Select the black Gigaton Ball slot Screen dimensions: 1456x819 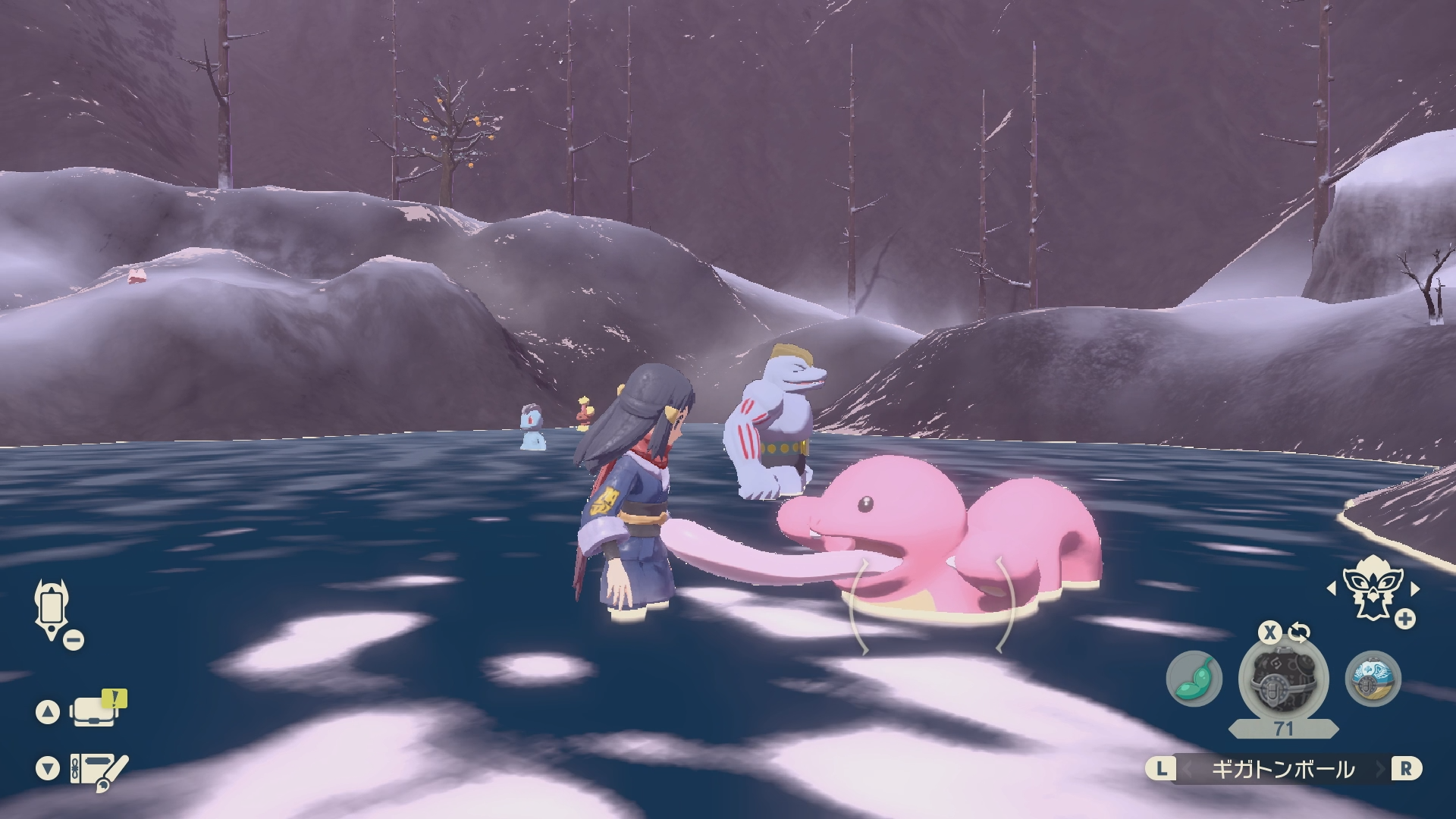click(1282, 679)
